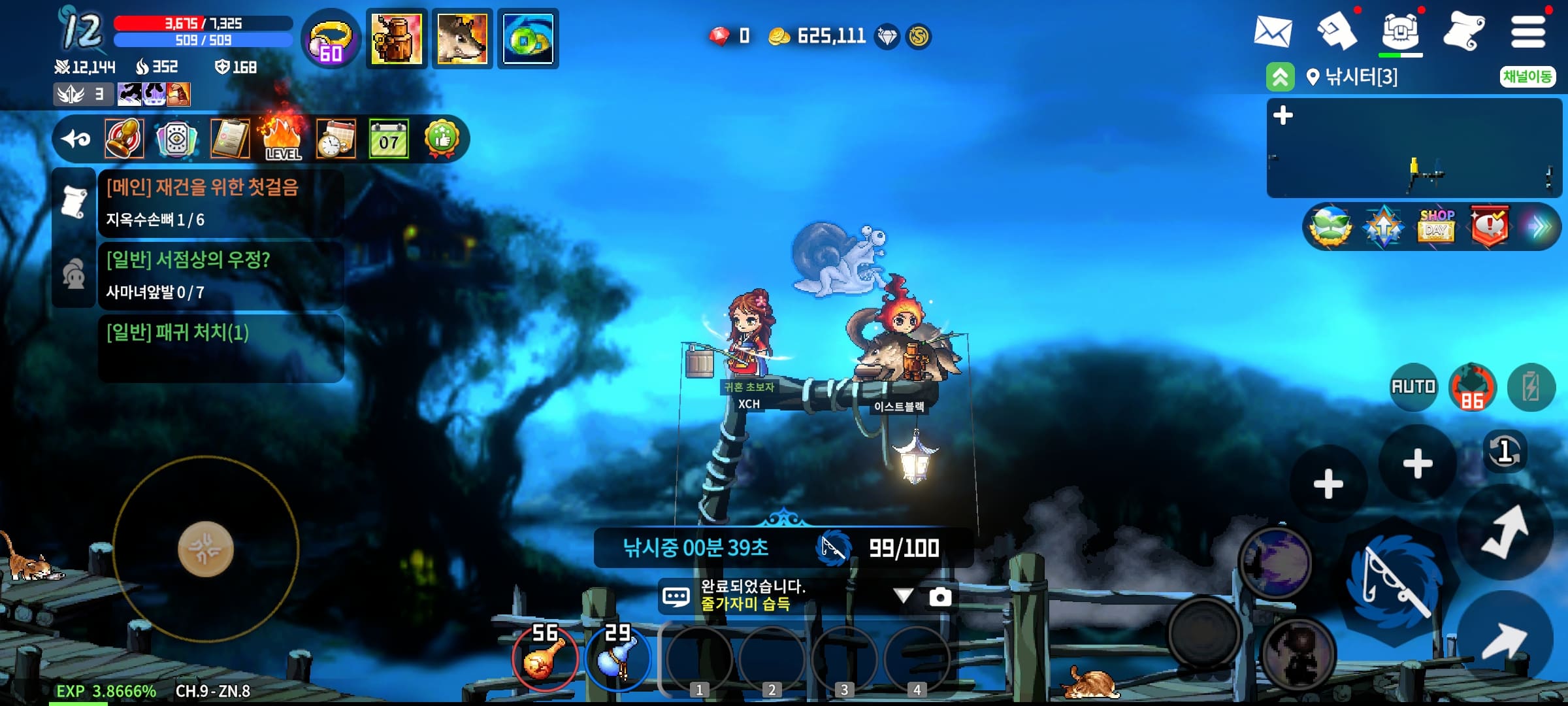Open the mail envelope icon
The width and height of the screenshot is (1568, 706).
coord(1272,31)
